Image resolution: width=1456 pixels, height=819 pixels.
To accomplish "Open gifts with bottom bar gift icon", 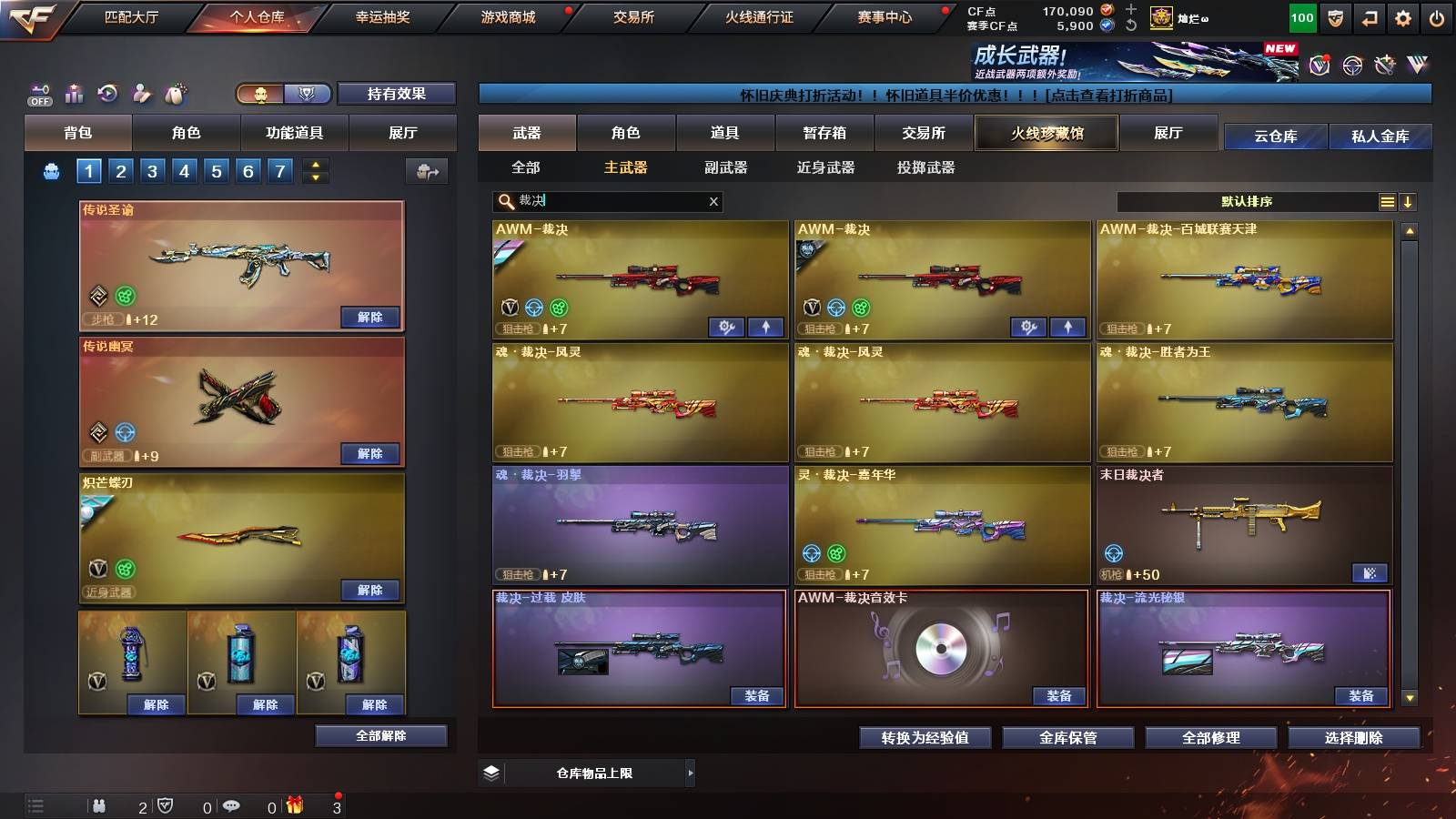I will (x=292, y=804).
